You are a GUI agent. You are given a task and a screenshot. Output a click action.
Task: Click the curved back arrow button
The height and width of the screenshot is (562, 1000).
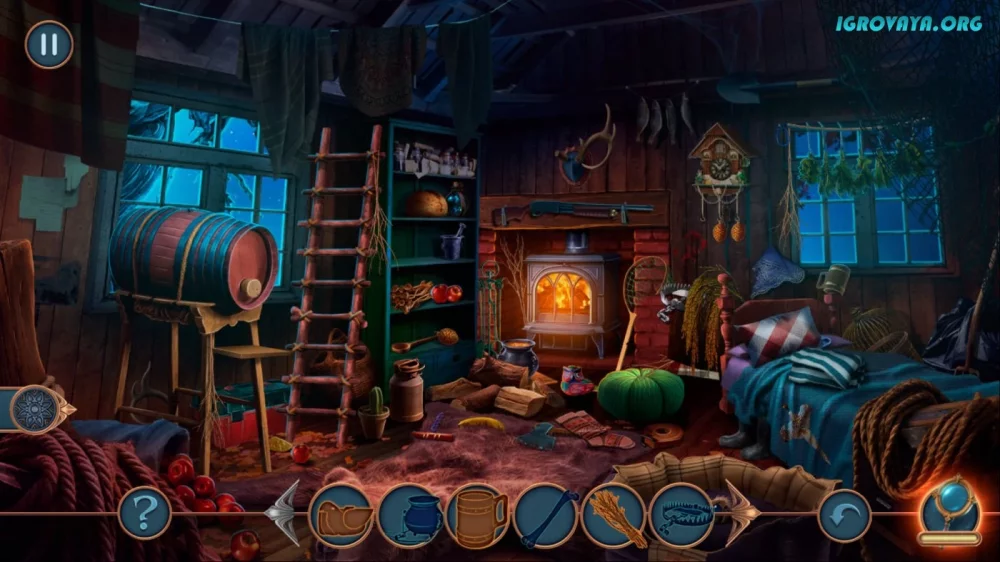pyautogui.click(x=844, y=515)
